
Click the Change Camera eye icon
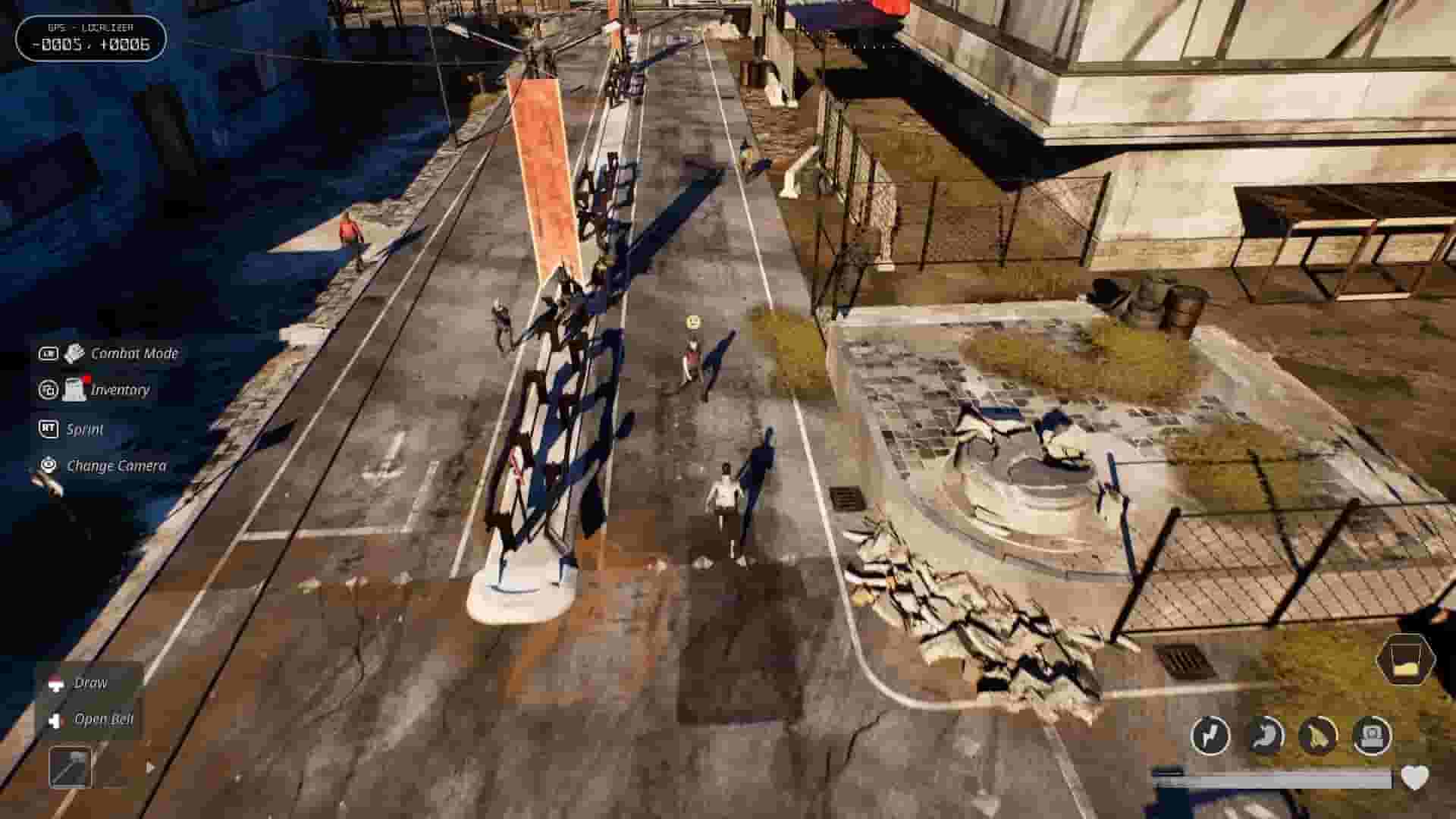tap(47, 466)
